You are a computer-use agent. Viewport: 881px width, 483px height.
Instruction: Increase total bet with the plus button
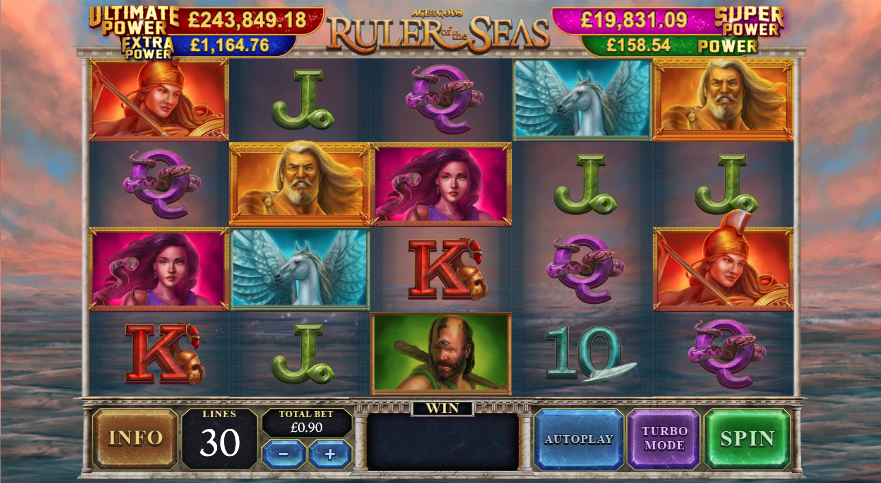pyautogui.click(x=330, y=453)
